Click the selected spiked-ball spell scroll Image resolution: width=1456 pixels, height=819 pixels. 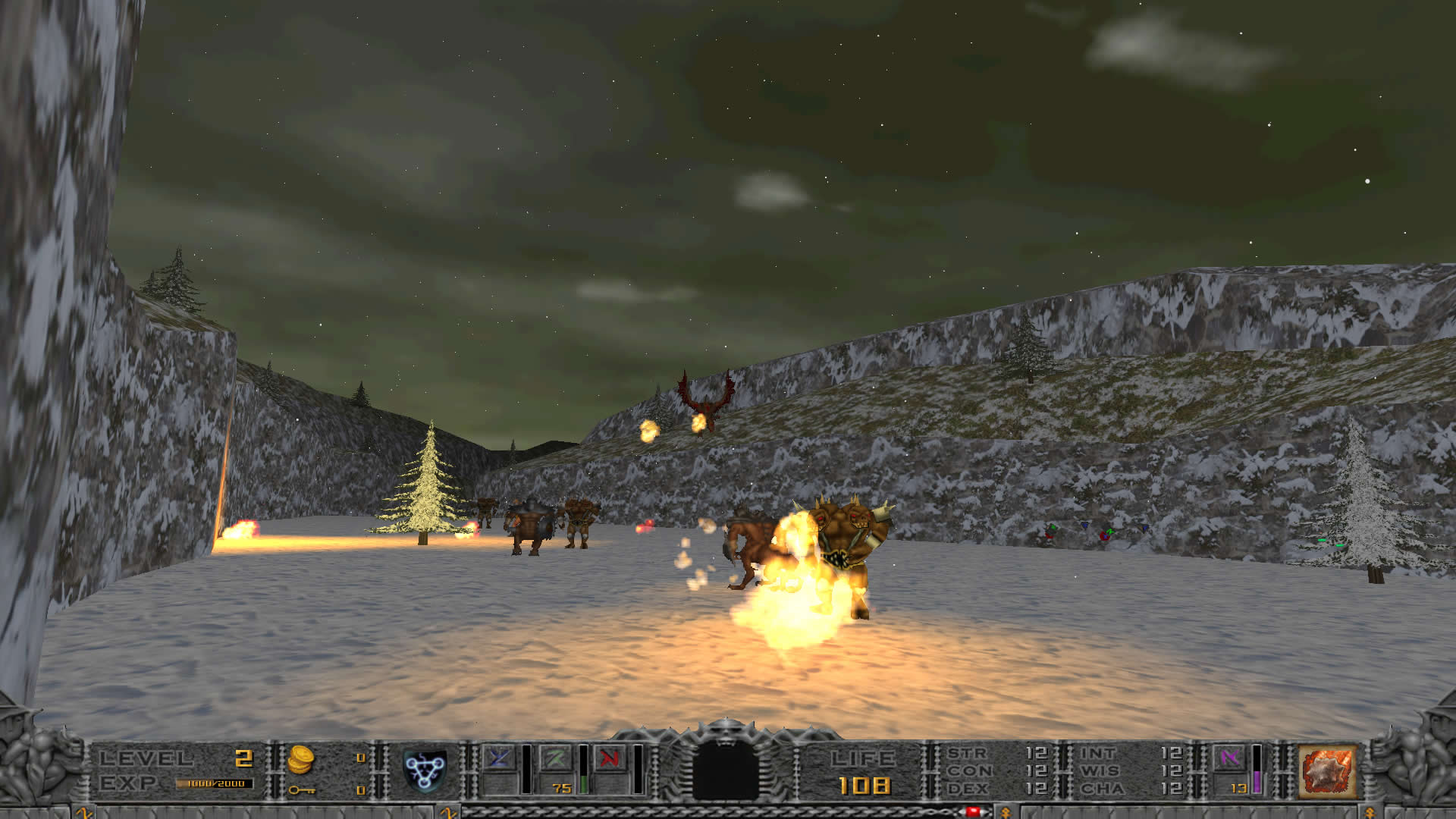[1327, 771]
